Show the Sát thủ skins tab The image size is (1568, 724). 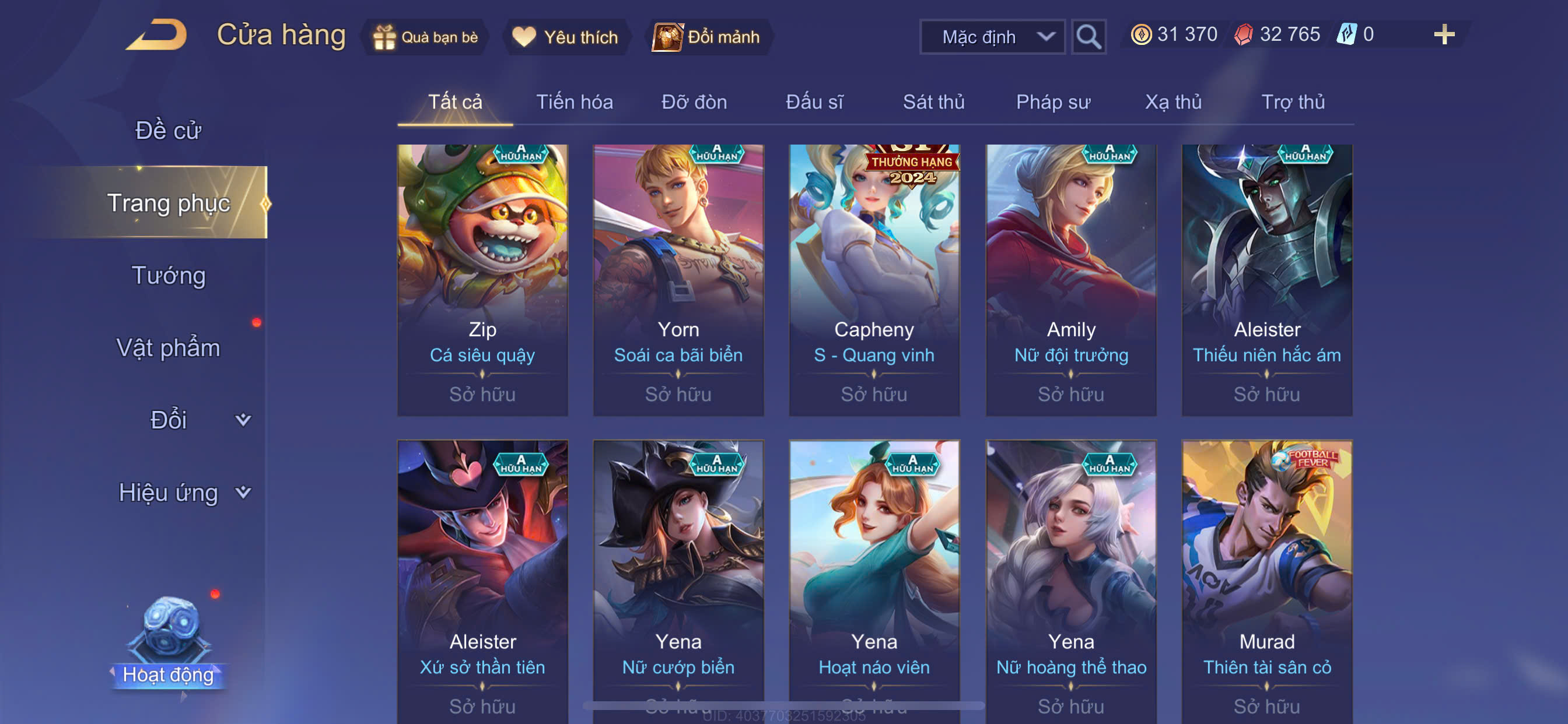(933, 102)
